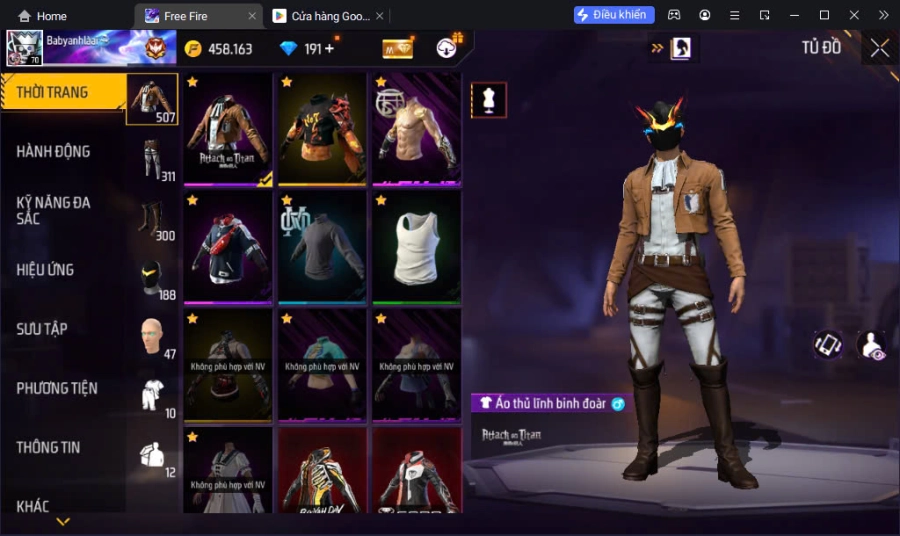Expand more categories with the down arrow
The height and width of the screenshot is (536, 900).
(x=63, y=521)
